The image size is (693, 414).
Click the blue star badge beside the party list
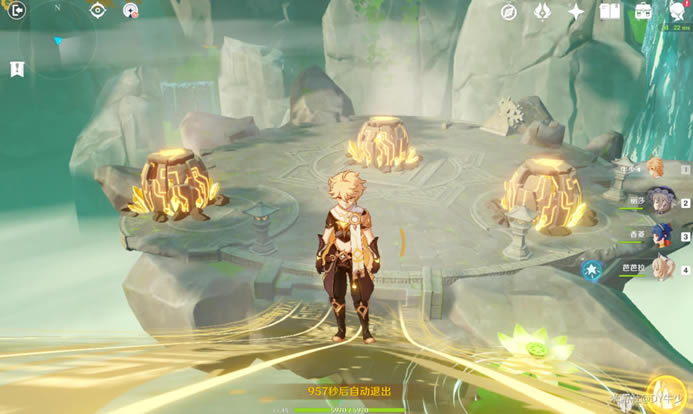tap(593, 269)
